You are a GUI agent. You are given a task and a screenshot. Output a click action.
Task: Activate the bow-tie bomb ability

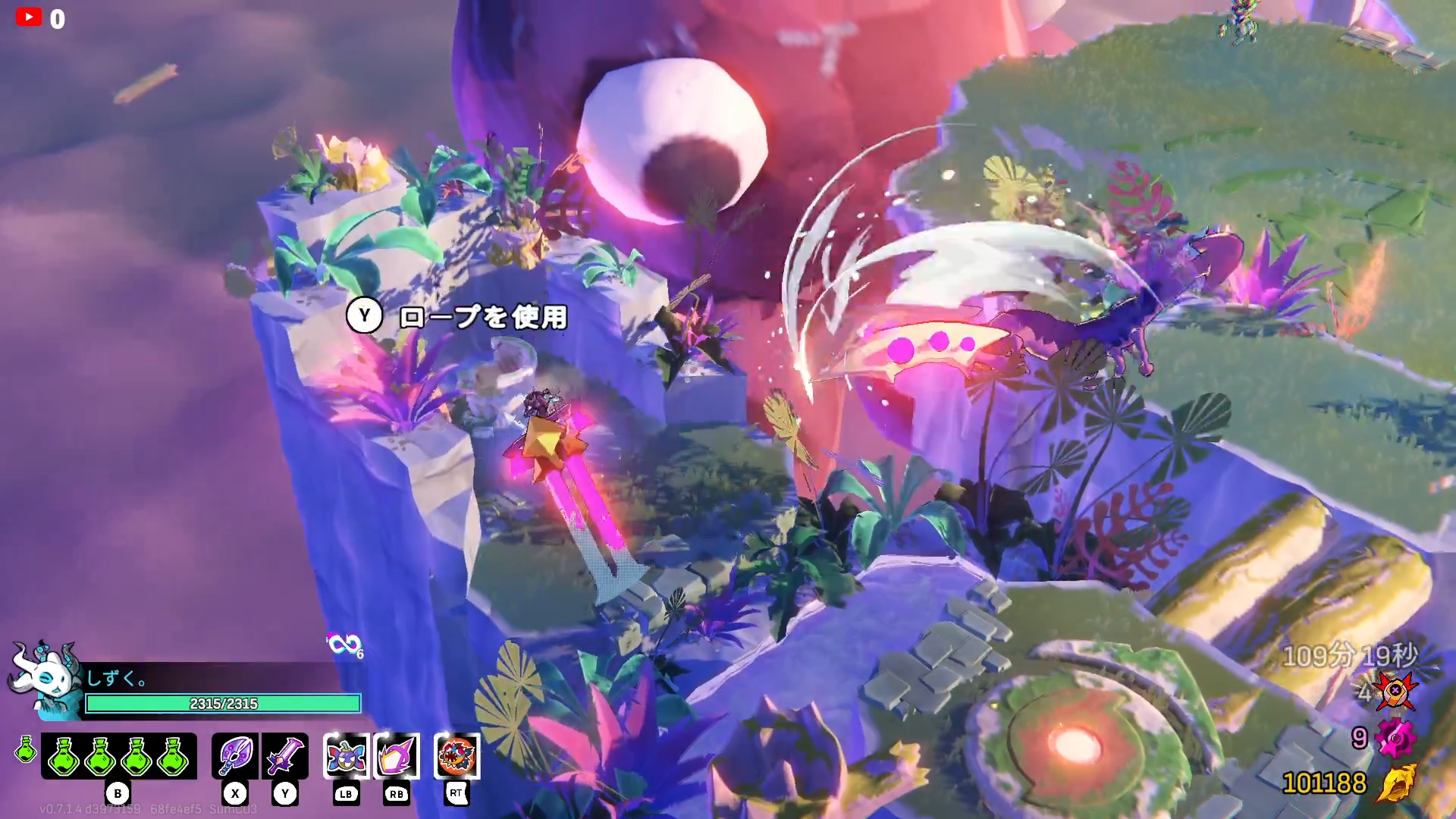point(347,755)
